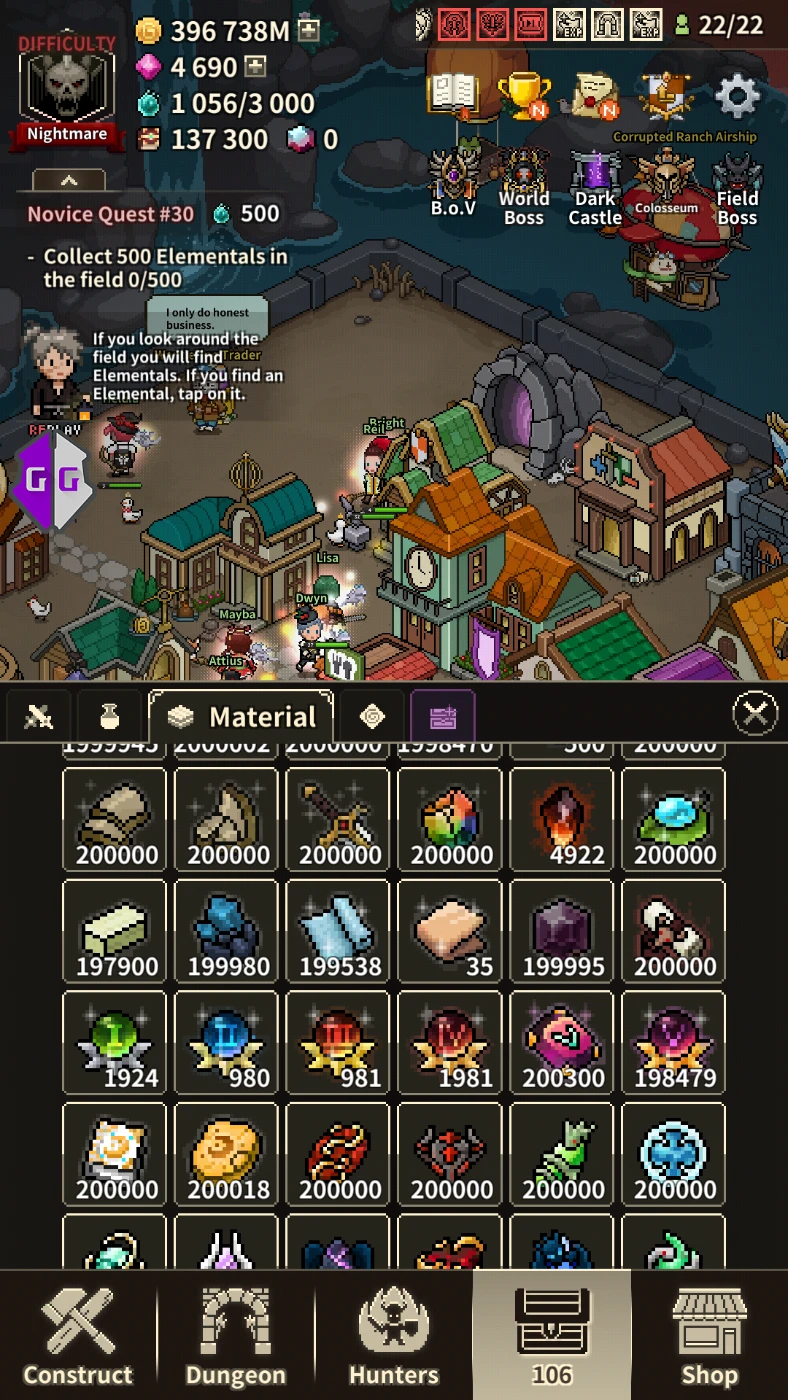Viewport: 788px width, 1400px height.
Task: Open the World Boss menu
Action: 524,187
